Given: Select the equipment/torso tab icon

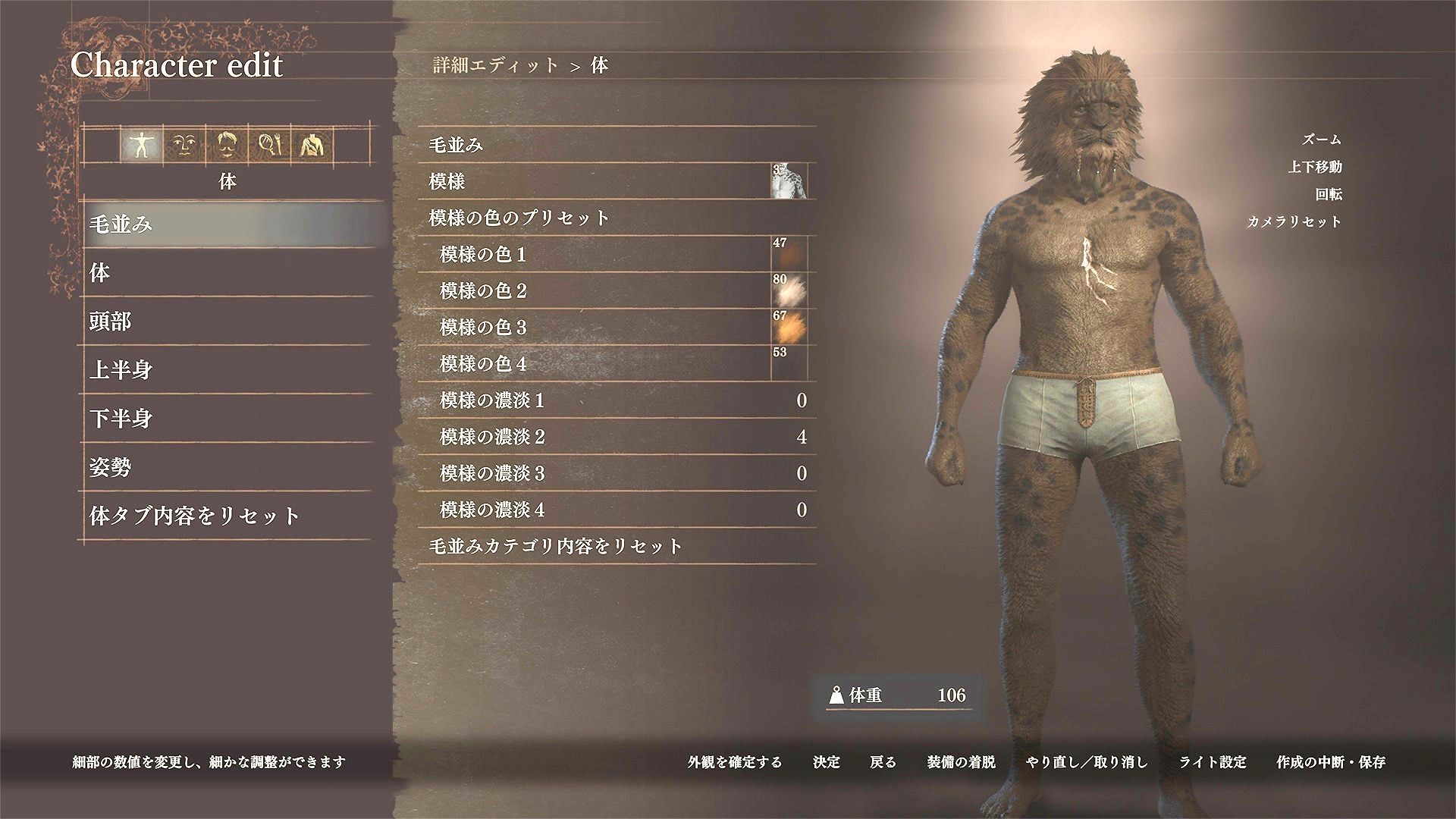Looking at the screenshot, I should (311, 144).
